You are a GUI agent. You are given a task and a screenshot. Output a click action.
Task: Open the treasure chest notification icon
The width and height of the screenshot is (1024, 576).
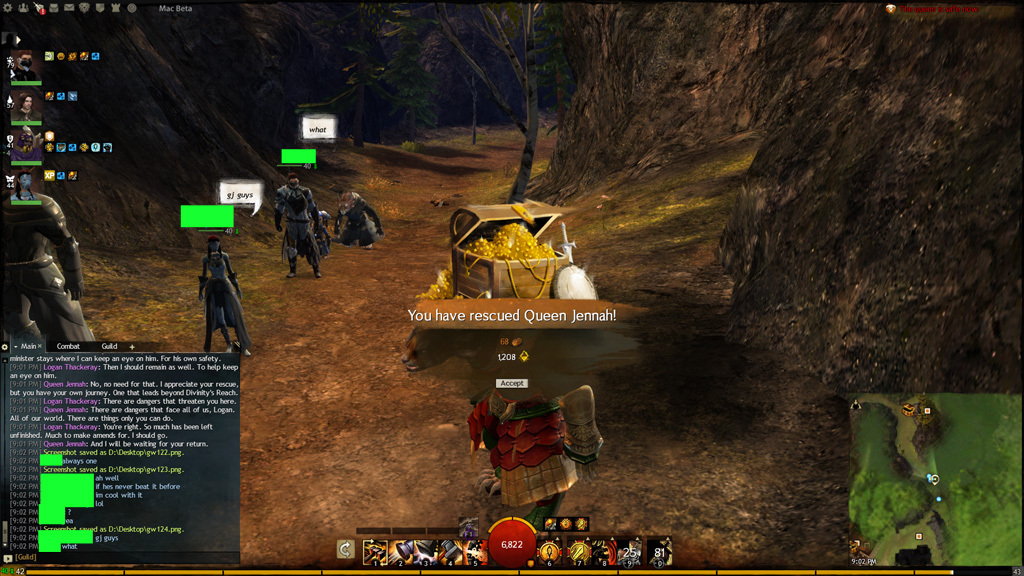(891, 8)
